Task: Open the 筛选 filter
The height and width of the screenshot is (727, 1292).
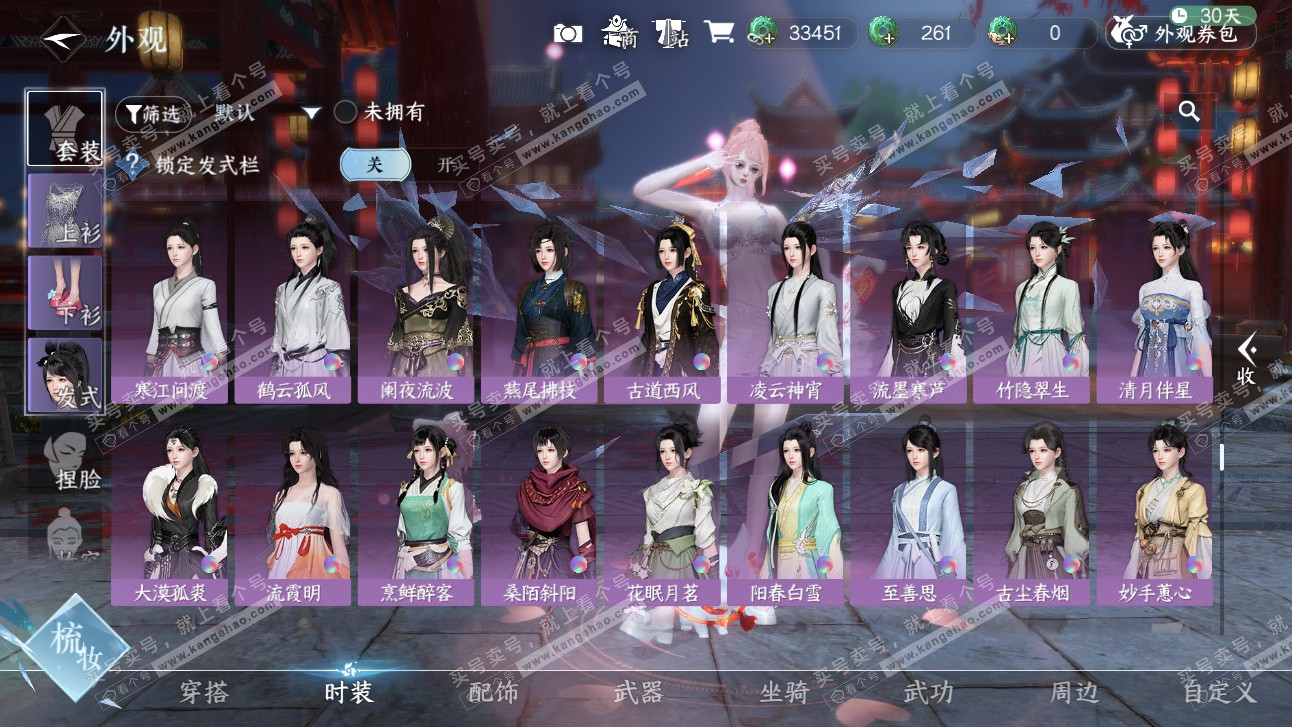Action: click(x=154, y=114)
